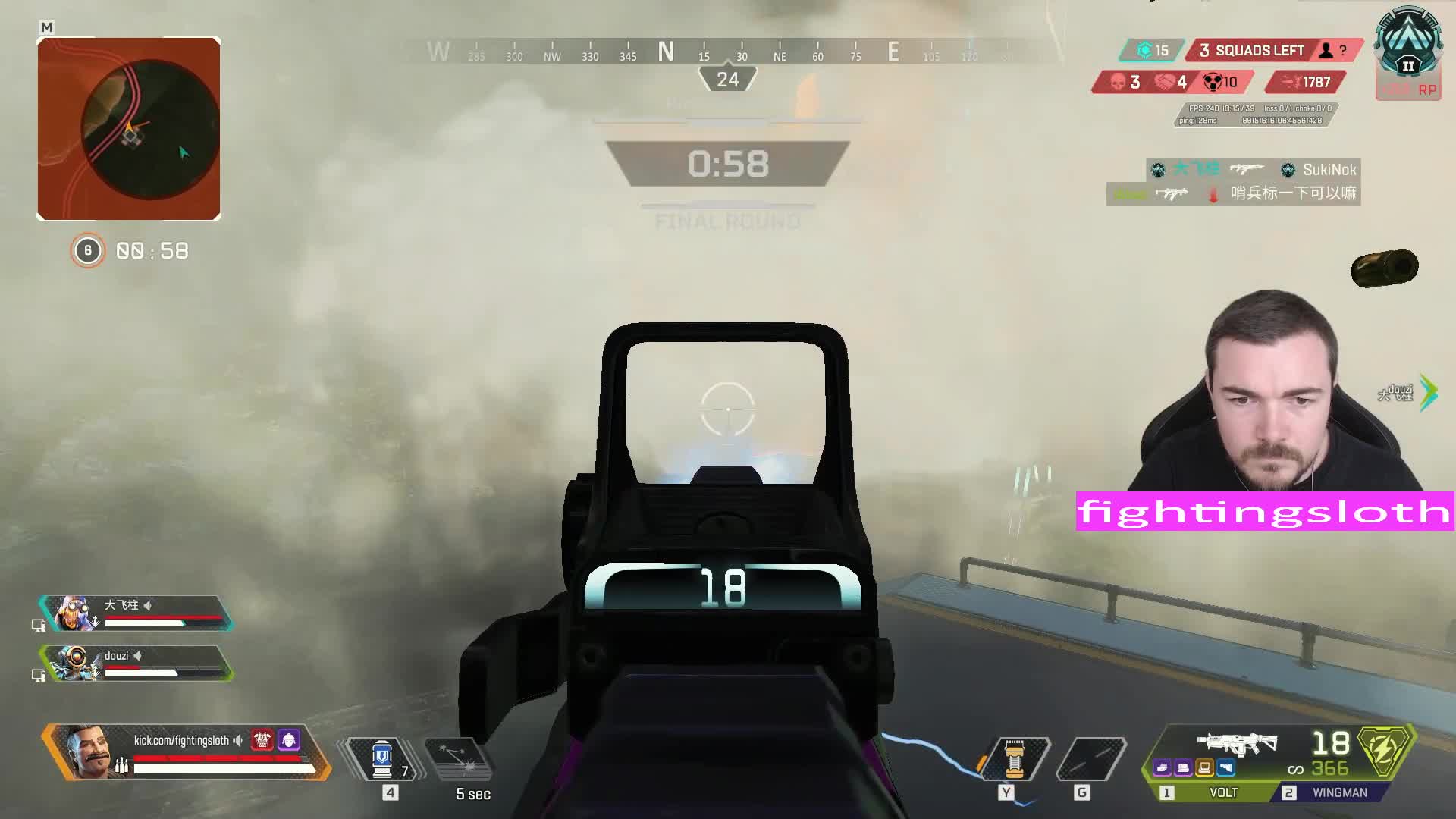Use the orange survival item slot
This screenshot has width=1456, height=819.
[x=1015, y=758]
